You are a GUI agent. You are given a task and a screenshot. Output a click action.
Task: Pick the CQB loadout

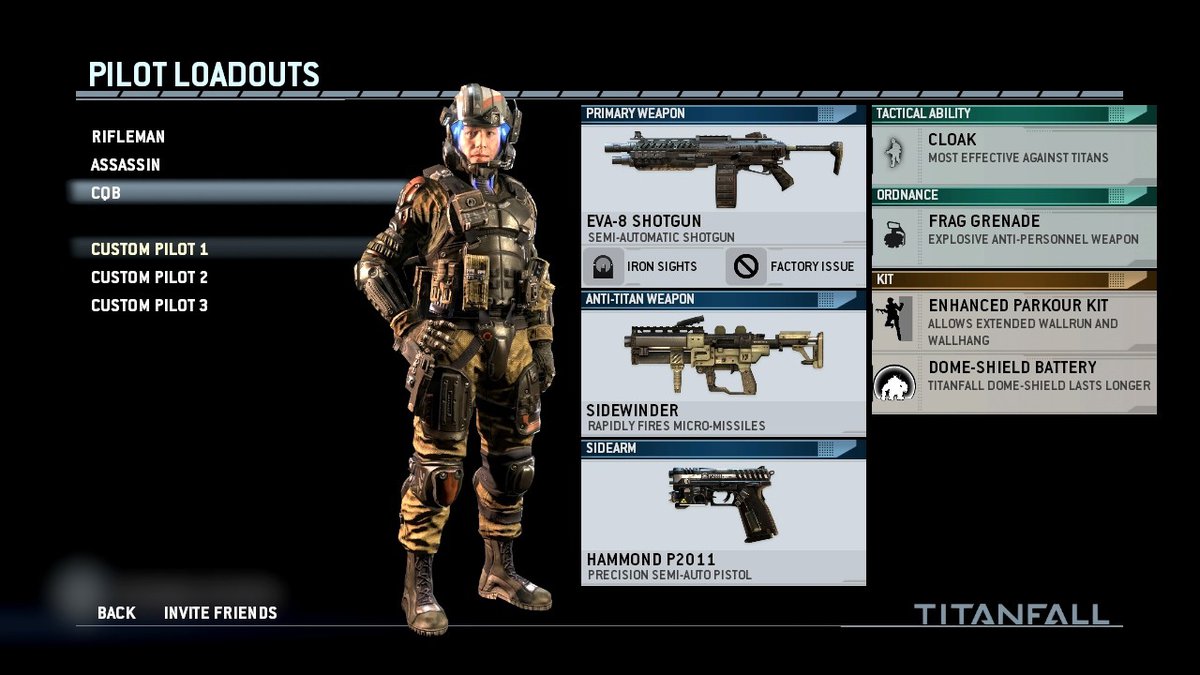tap(106, 193)
